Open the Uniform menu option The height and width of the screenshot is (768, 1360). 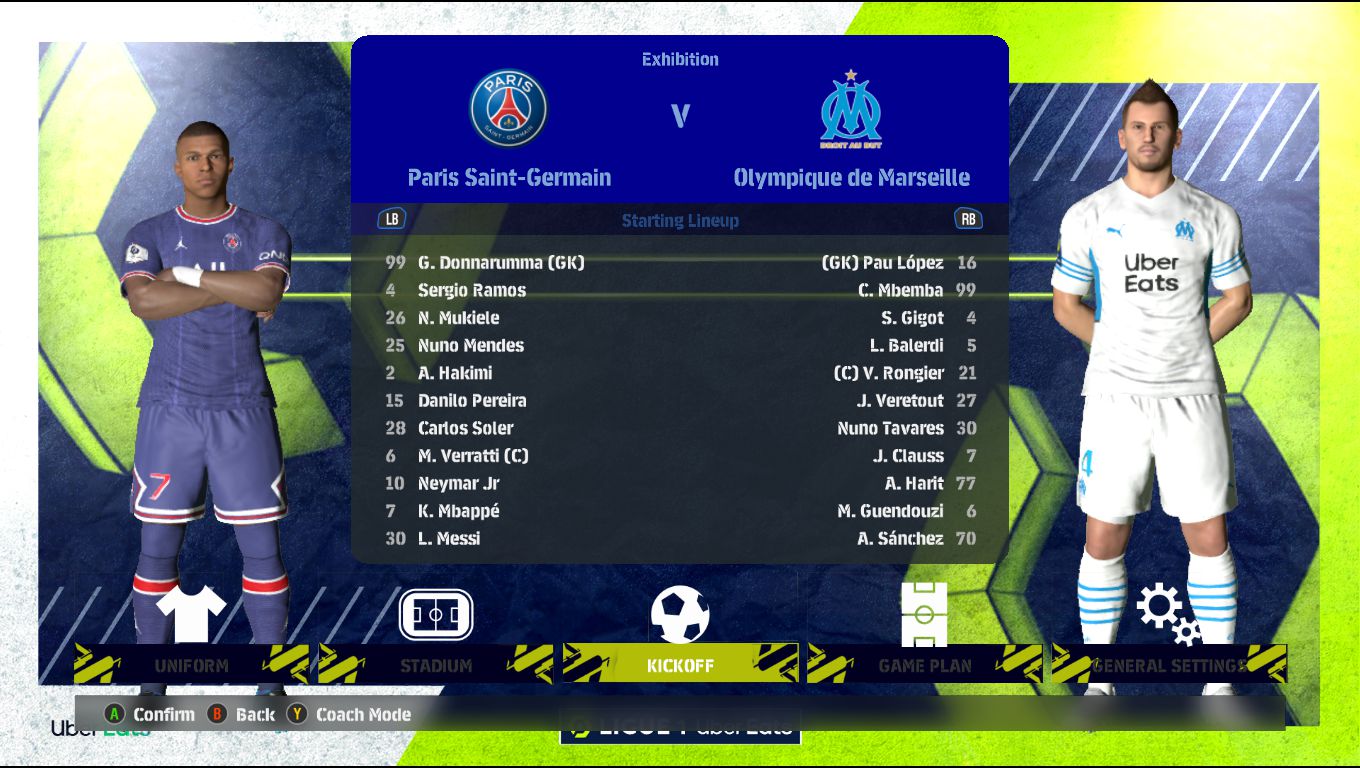pos(191,665)
